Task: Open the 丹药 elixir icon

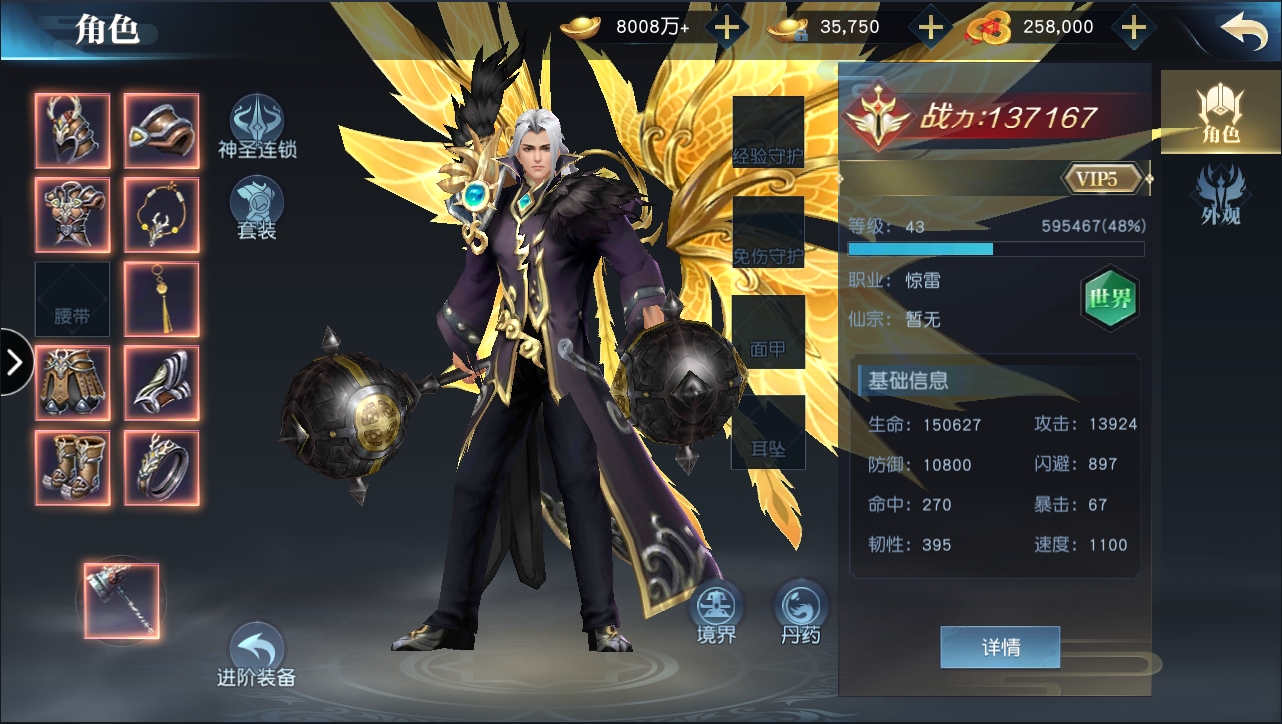Action: 800,610
